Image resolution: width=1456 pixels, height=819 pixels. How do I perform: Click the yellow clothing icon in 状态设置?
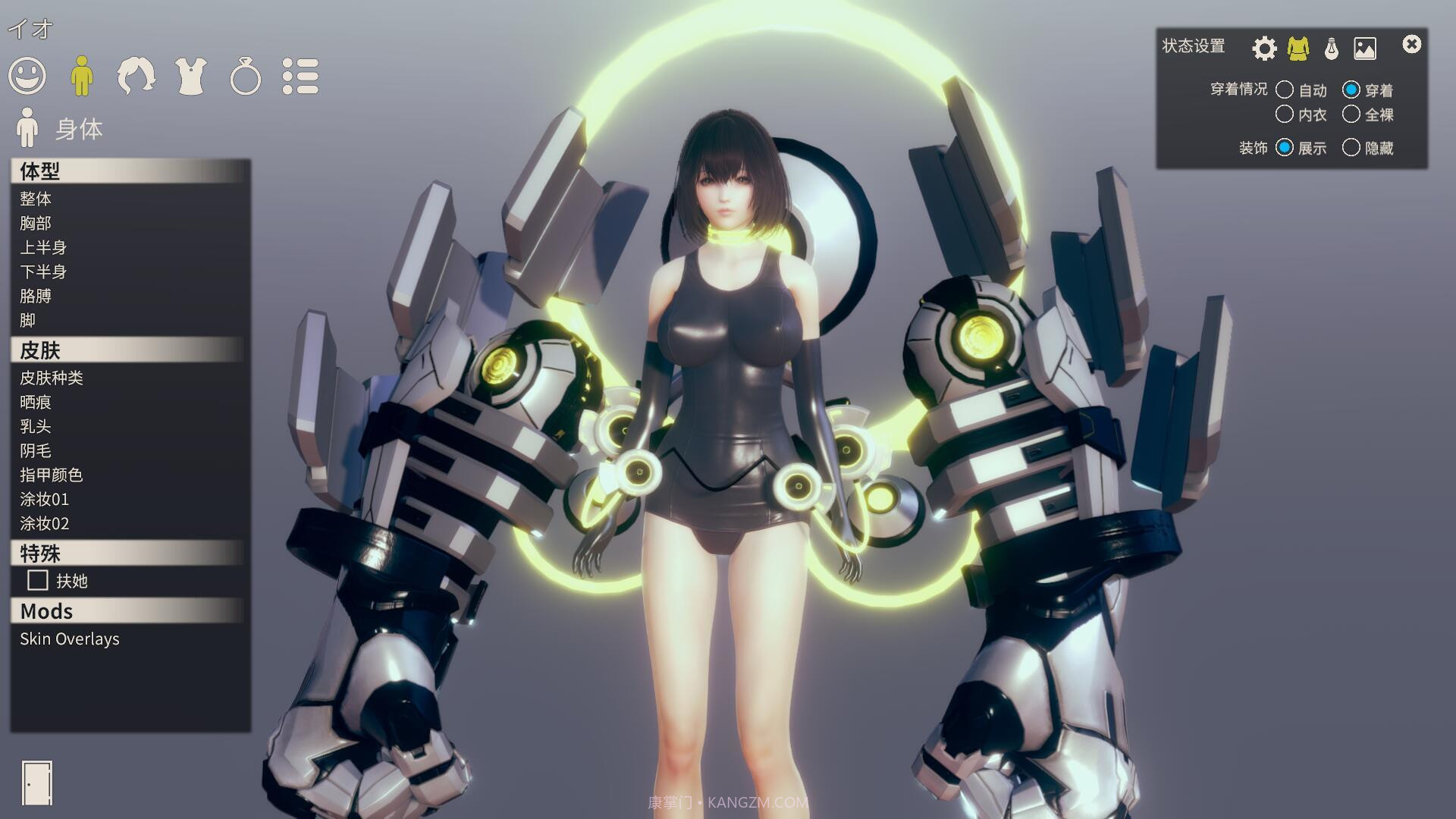[x=1297, y=47]
